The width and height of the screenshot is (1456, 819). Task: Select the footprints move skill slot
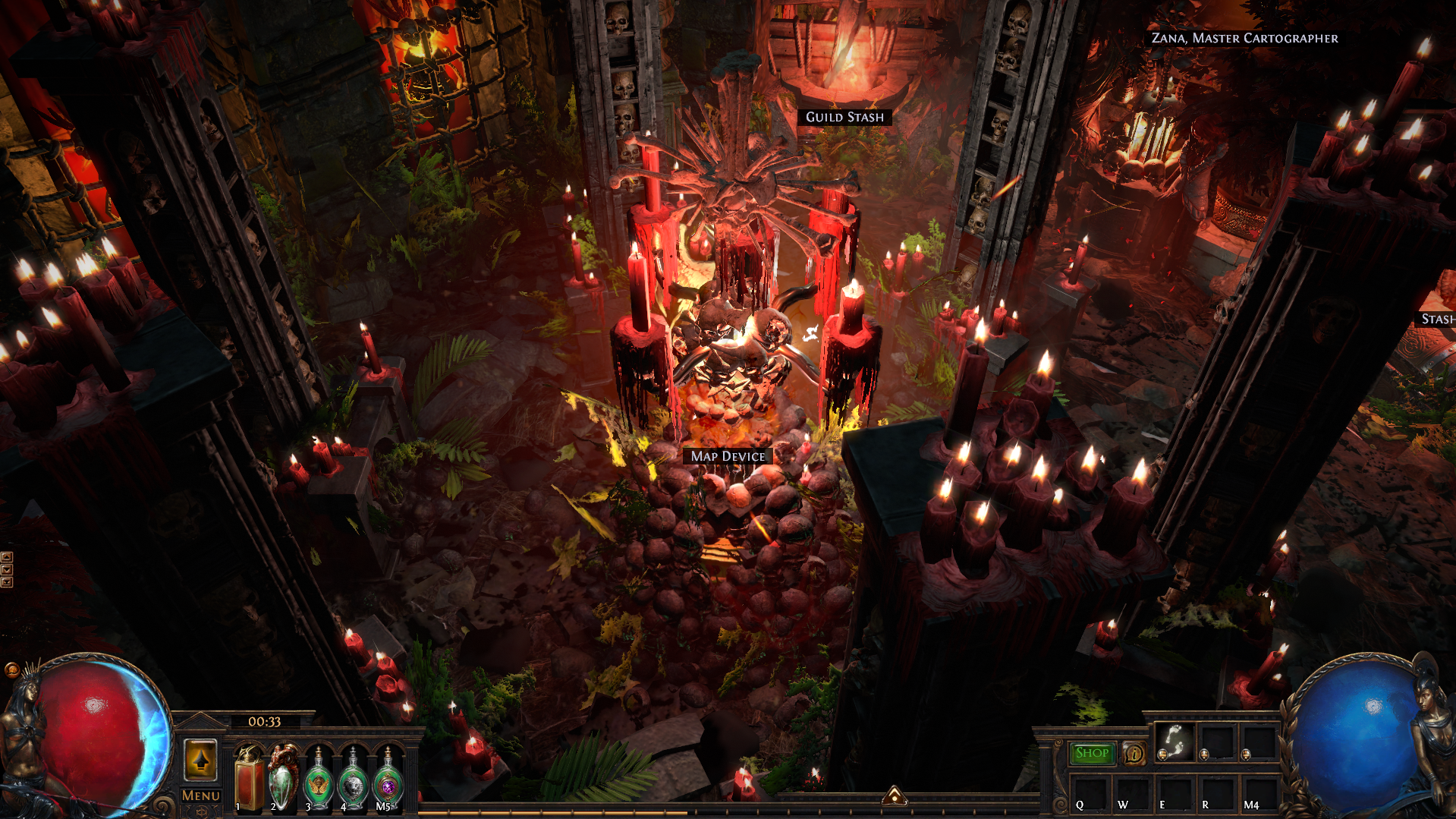[1174, 742]
